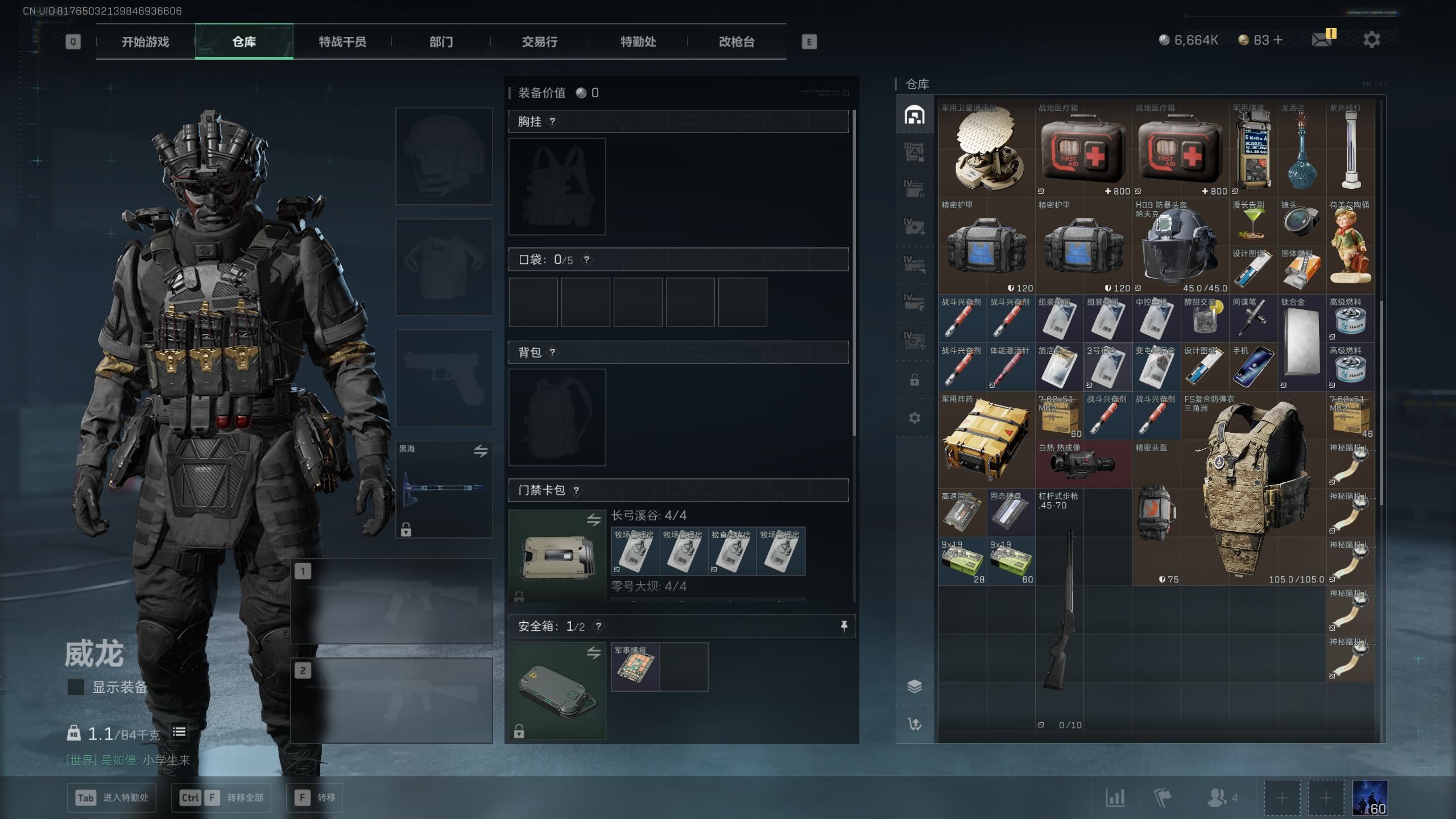Viewport: 1456px width, 819px height.
Task: Select the H09 防暴头盔 helmet item
Action: pyautogui.click(x=1180, y=246)
